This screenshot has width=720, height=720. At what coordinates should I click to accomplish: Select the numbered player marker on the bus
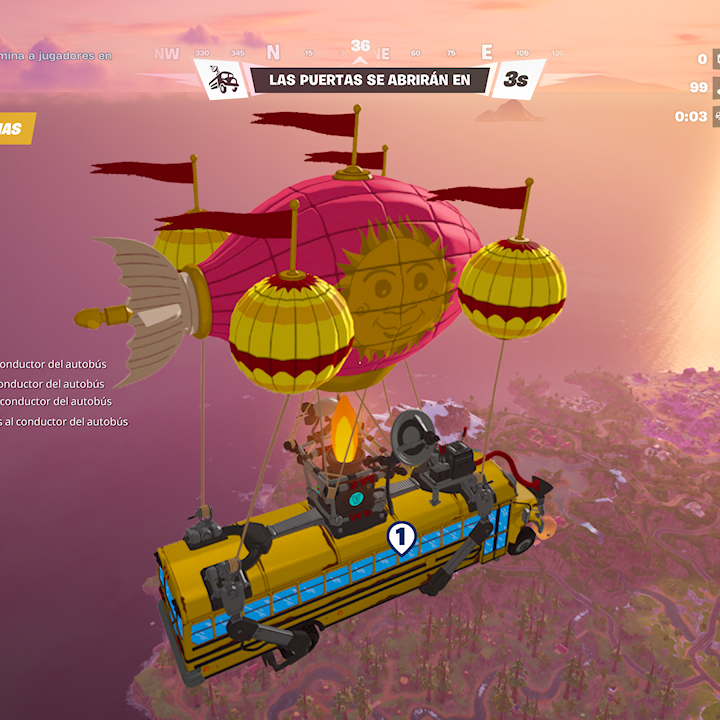pos(400,539)
